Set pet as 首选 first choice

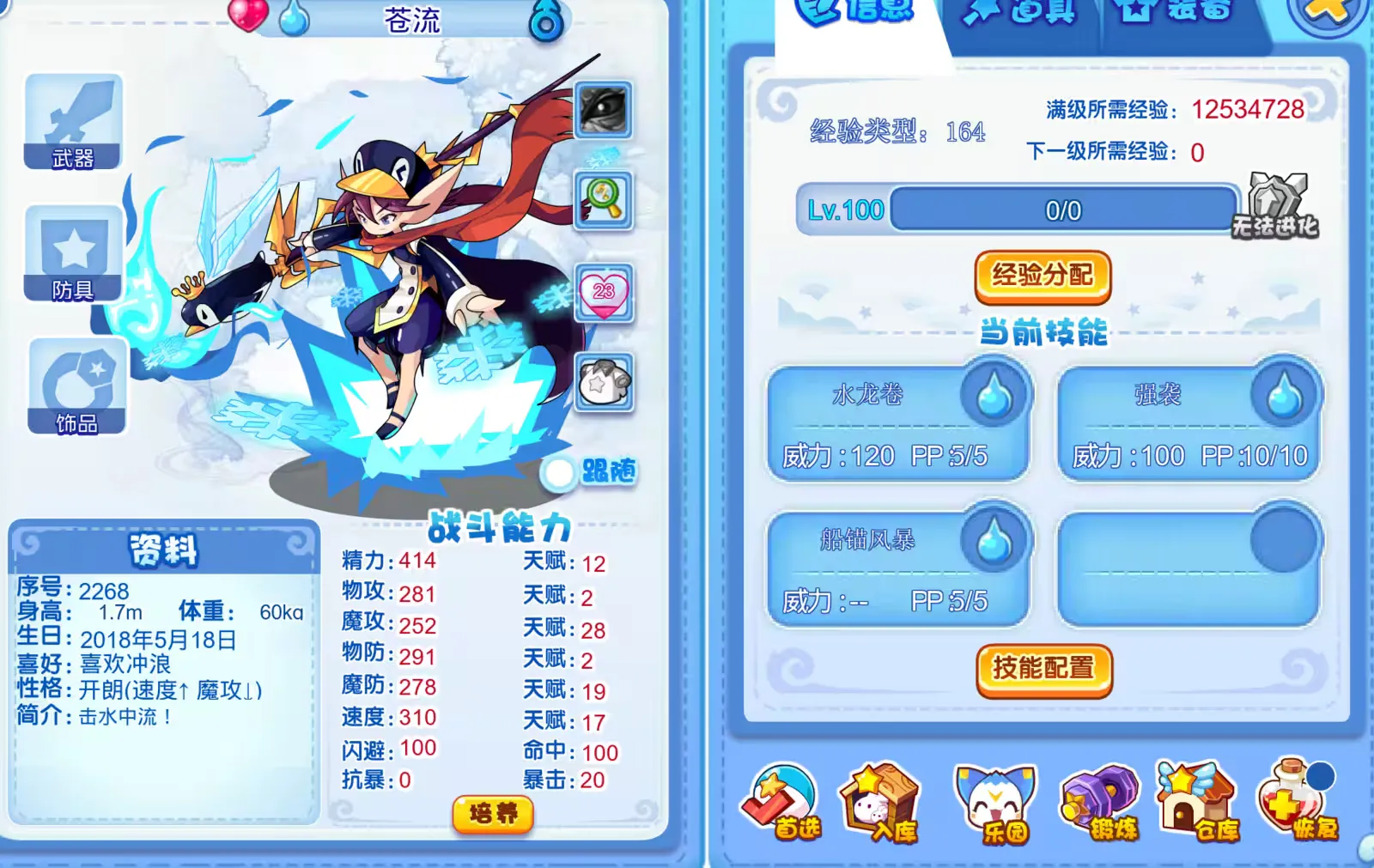tap(781, 803)
